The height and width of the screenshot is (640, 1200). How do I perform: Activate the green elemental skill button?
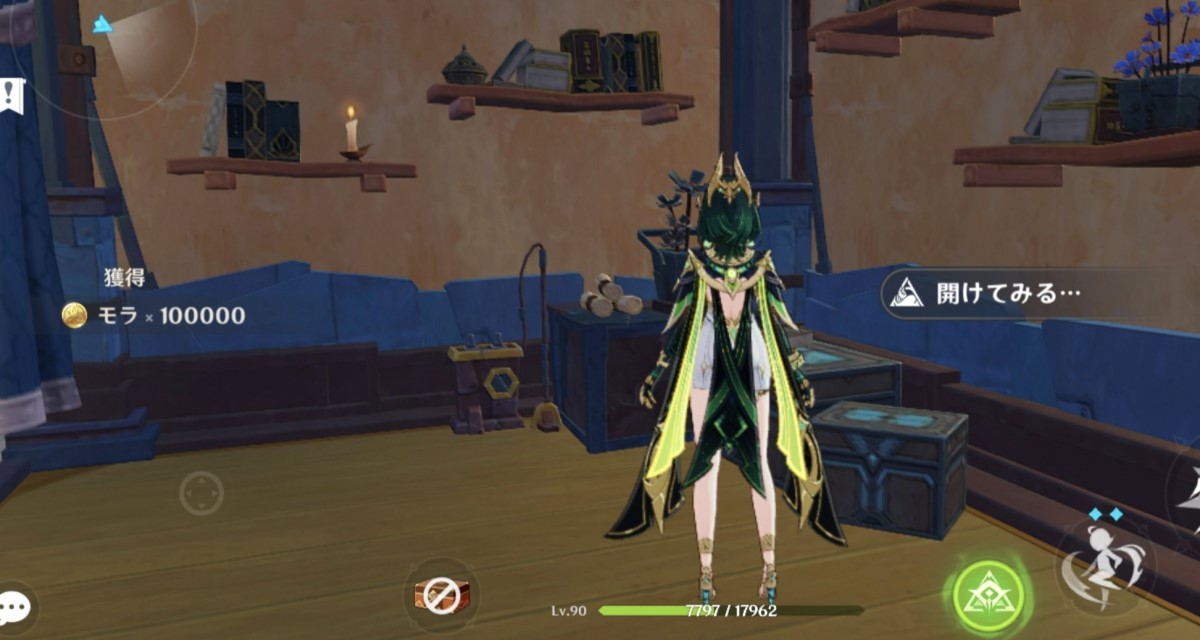[989, 597]
